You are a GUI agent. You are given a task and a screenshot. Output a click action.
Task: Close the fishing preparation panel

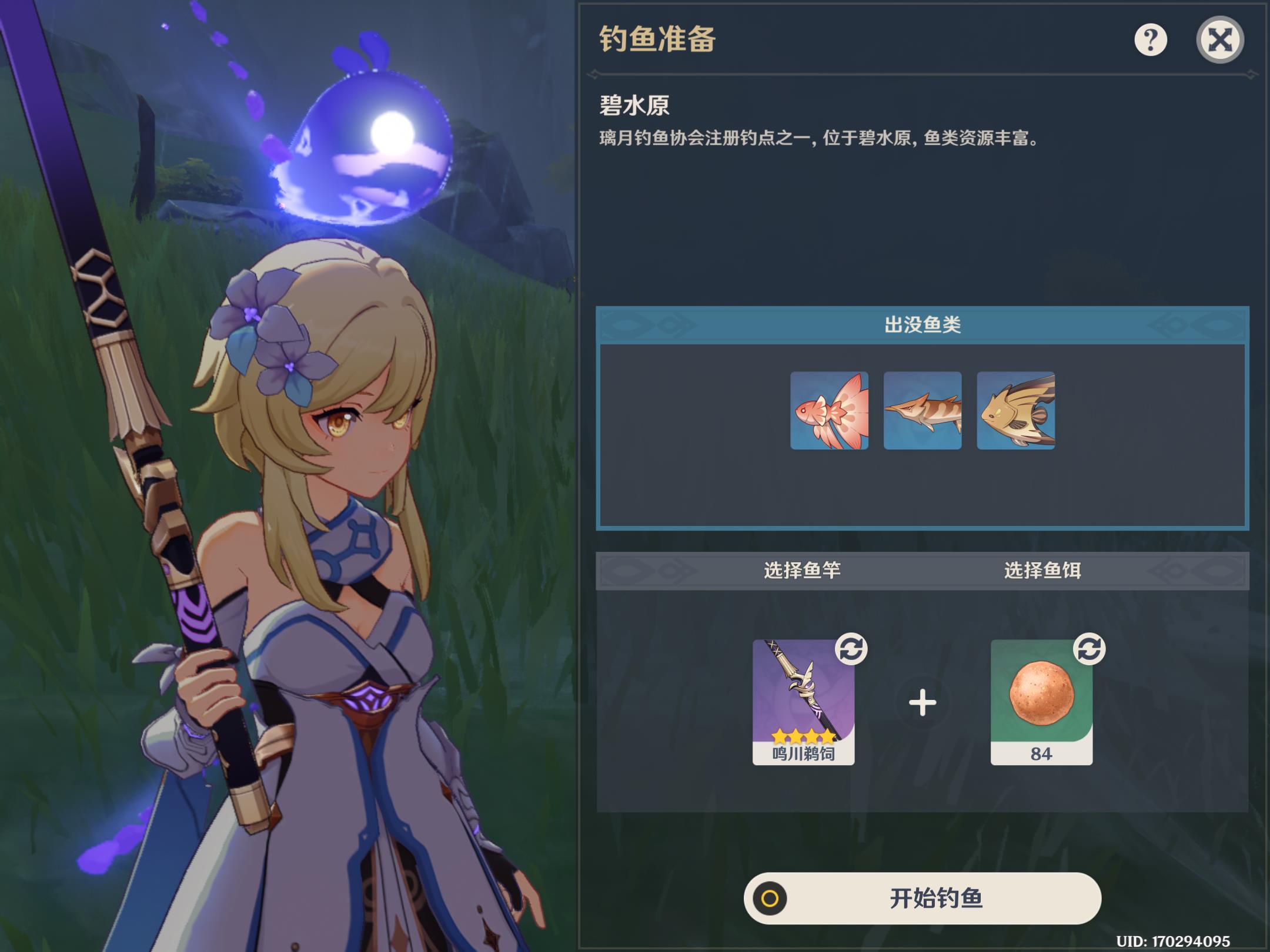tap(1219, 40)
